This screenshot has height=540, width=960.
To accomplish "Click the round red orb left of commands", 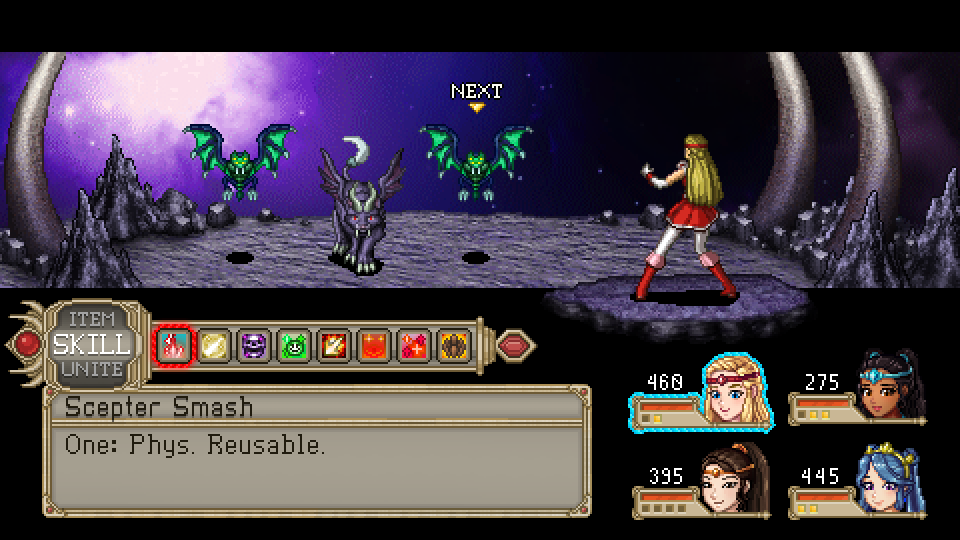I will tap(29, 345).
